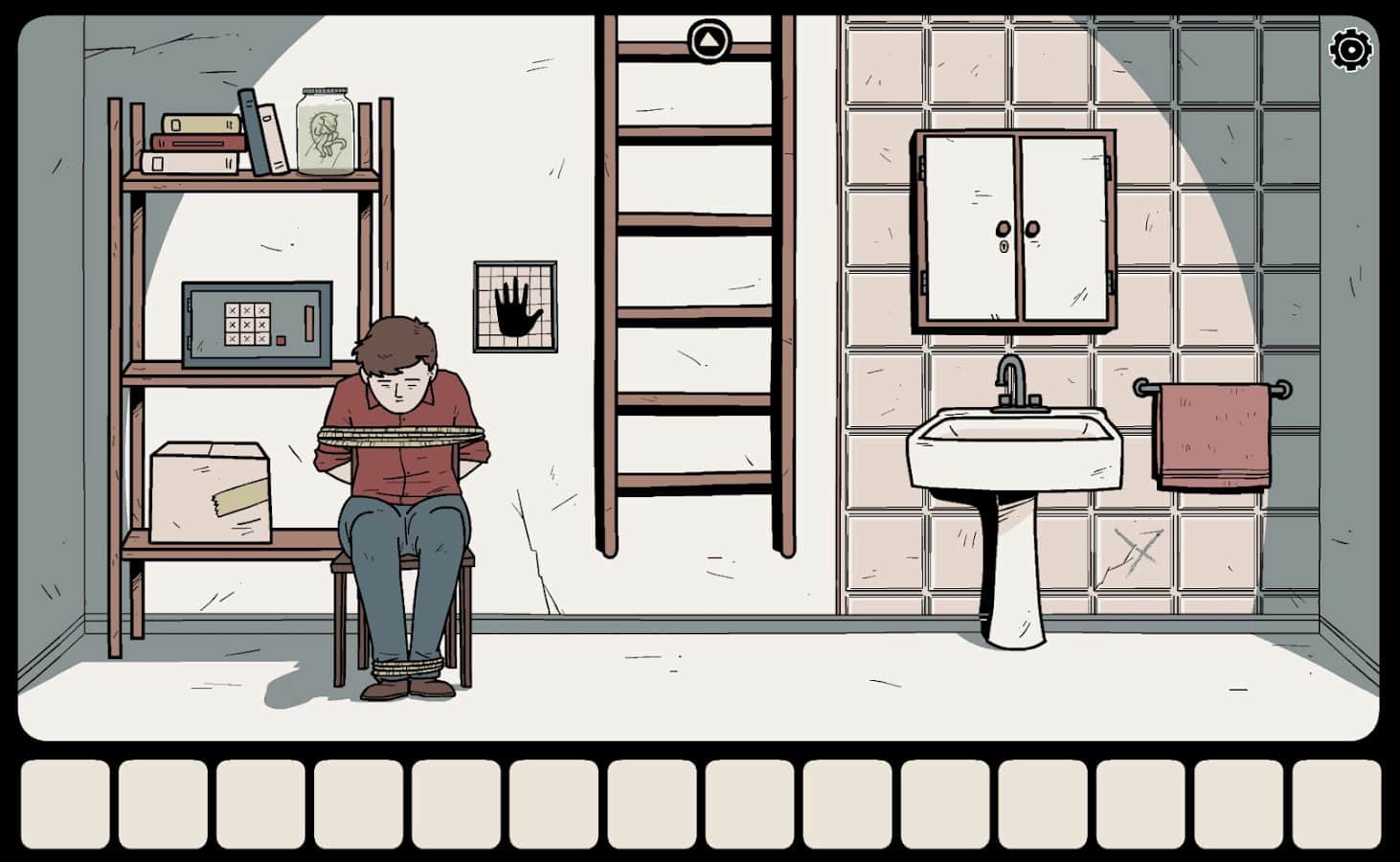Toggle the left mirror cabinet knob

(x=1004, y=230)
